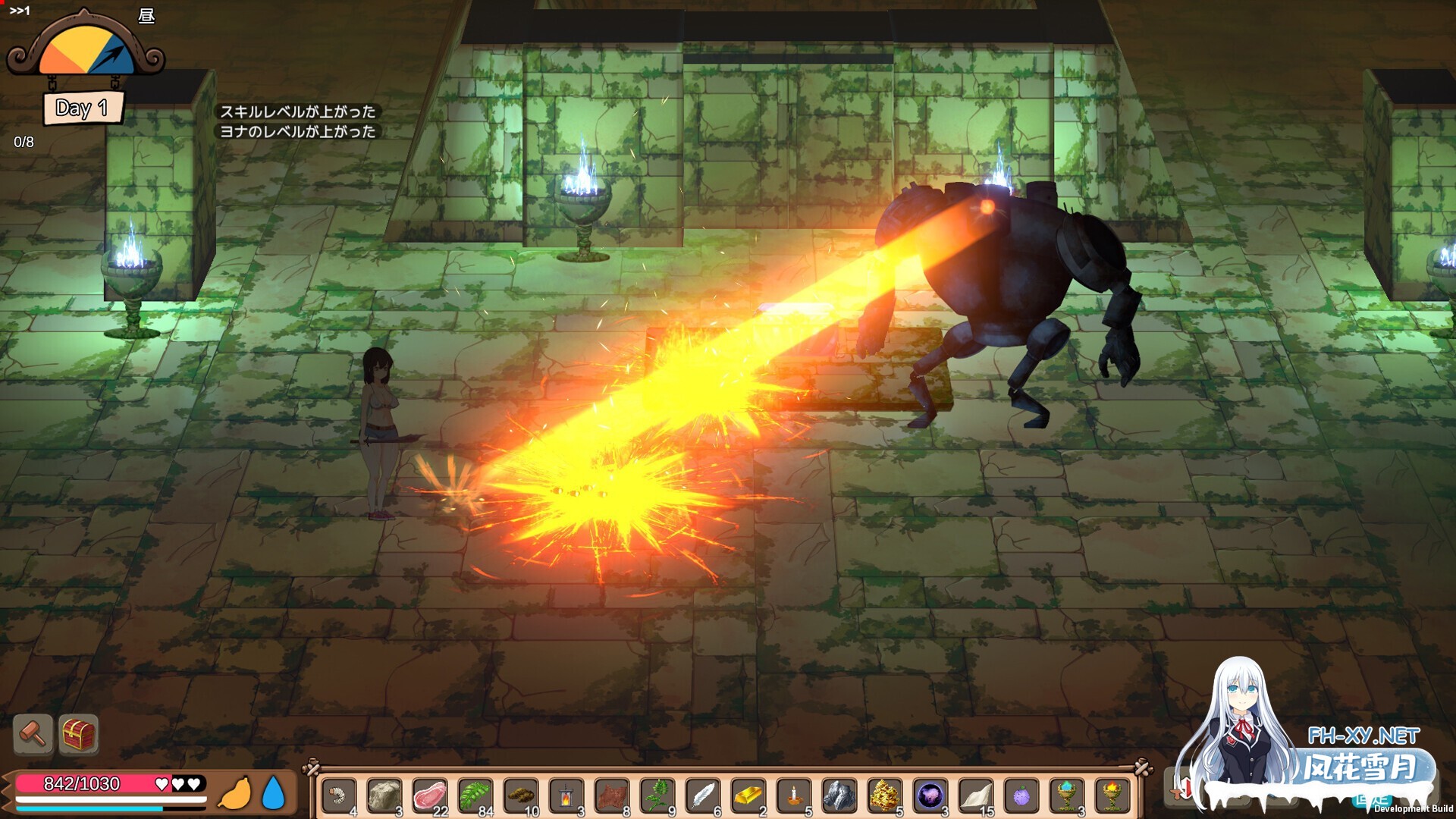Choose the raw meat slot
The width and height of the screenshot is (1456, 819).
click(429, 796)
